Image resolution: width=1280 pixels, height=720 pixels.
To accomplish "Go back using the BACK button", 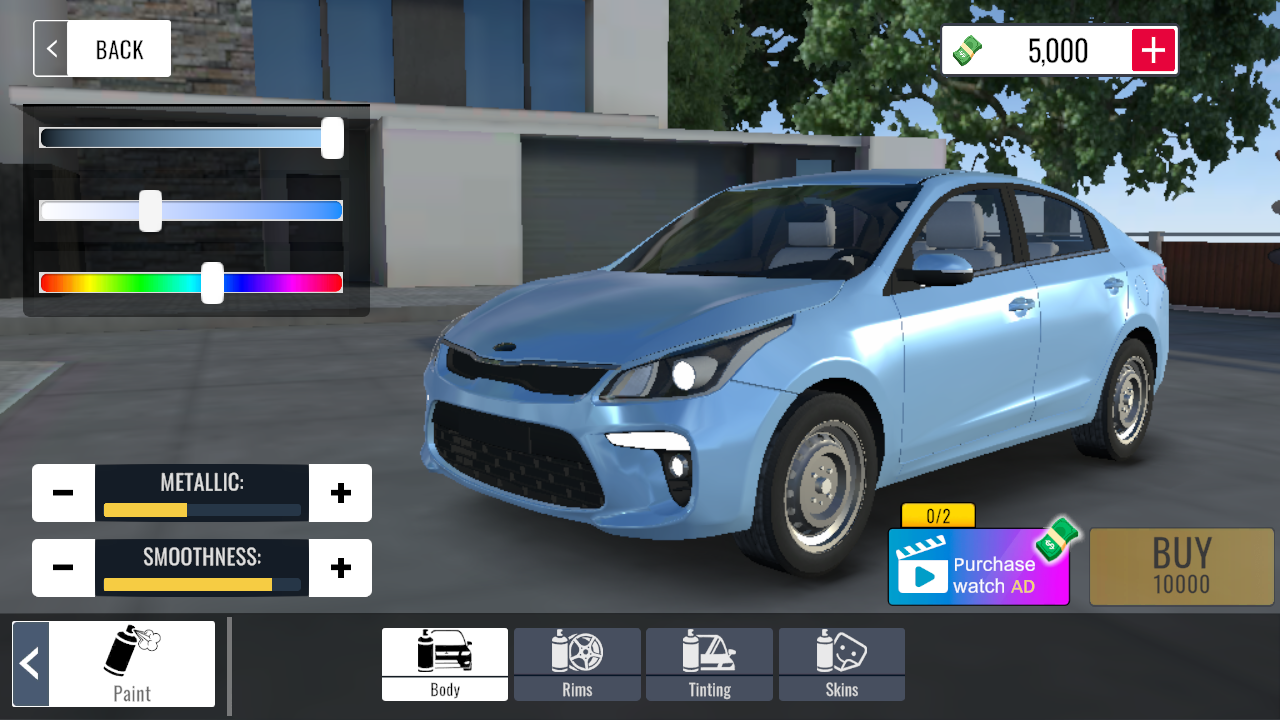I will point(102,49).
